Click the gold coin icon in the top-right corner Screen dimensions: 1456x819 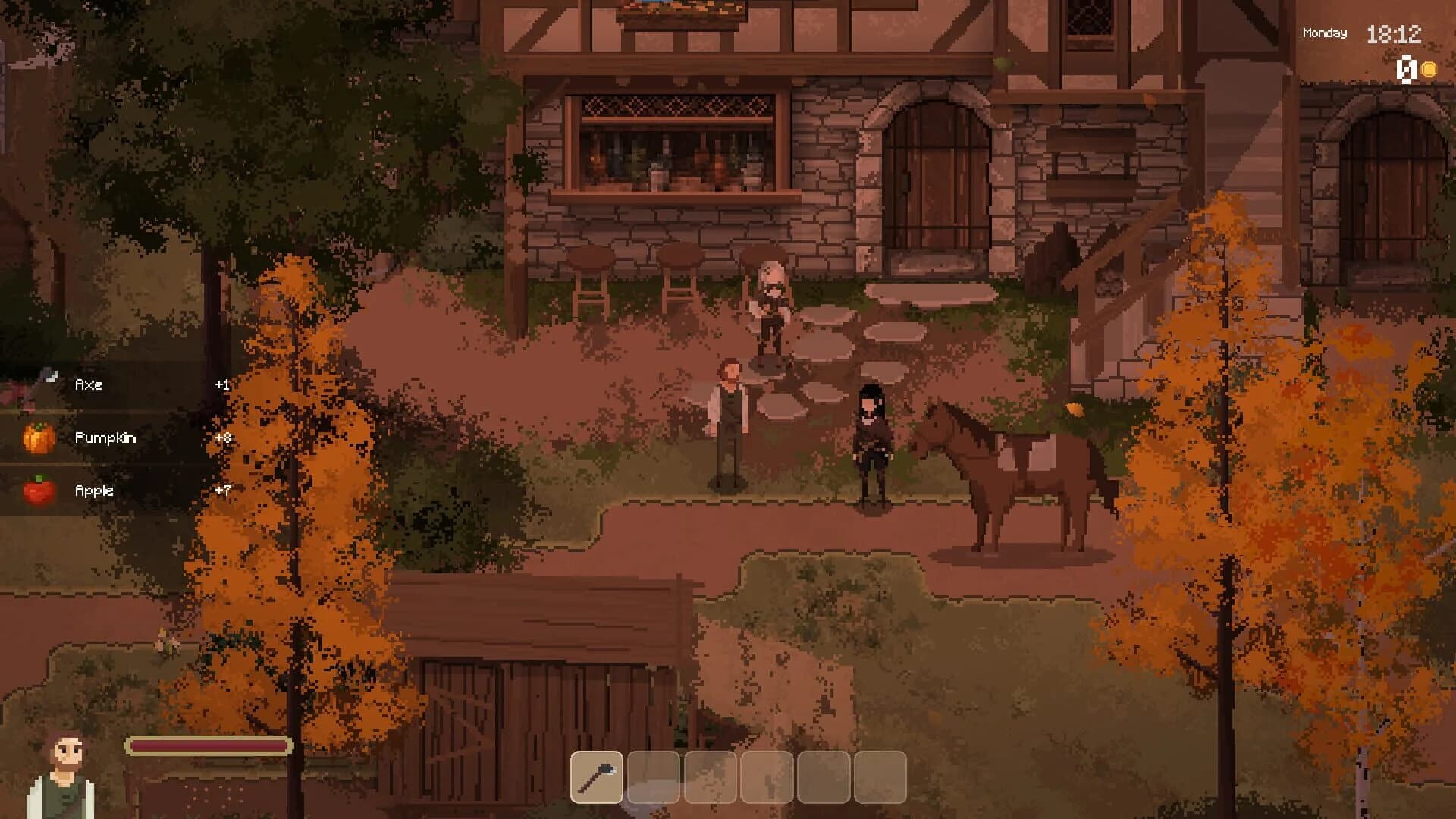pos(1429,71)
